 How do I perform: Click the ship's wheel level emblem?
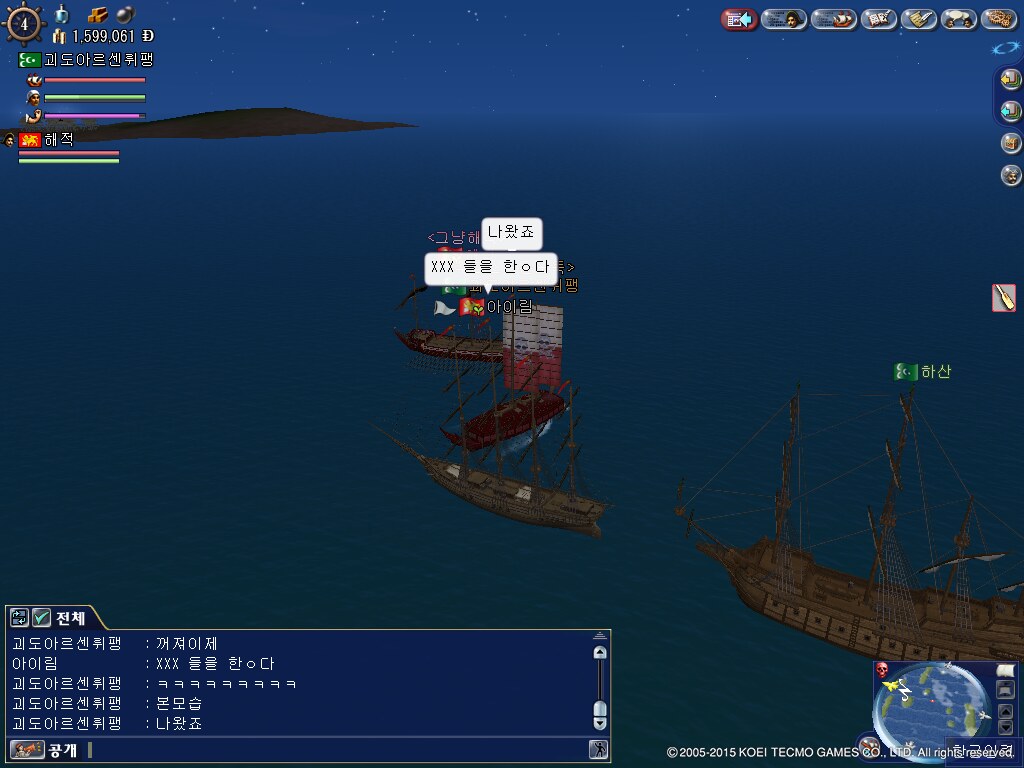pyautogui.click(x=23, y=24)
